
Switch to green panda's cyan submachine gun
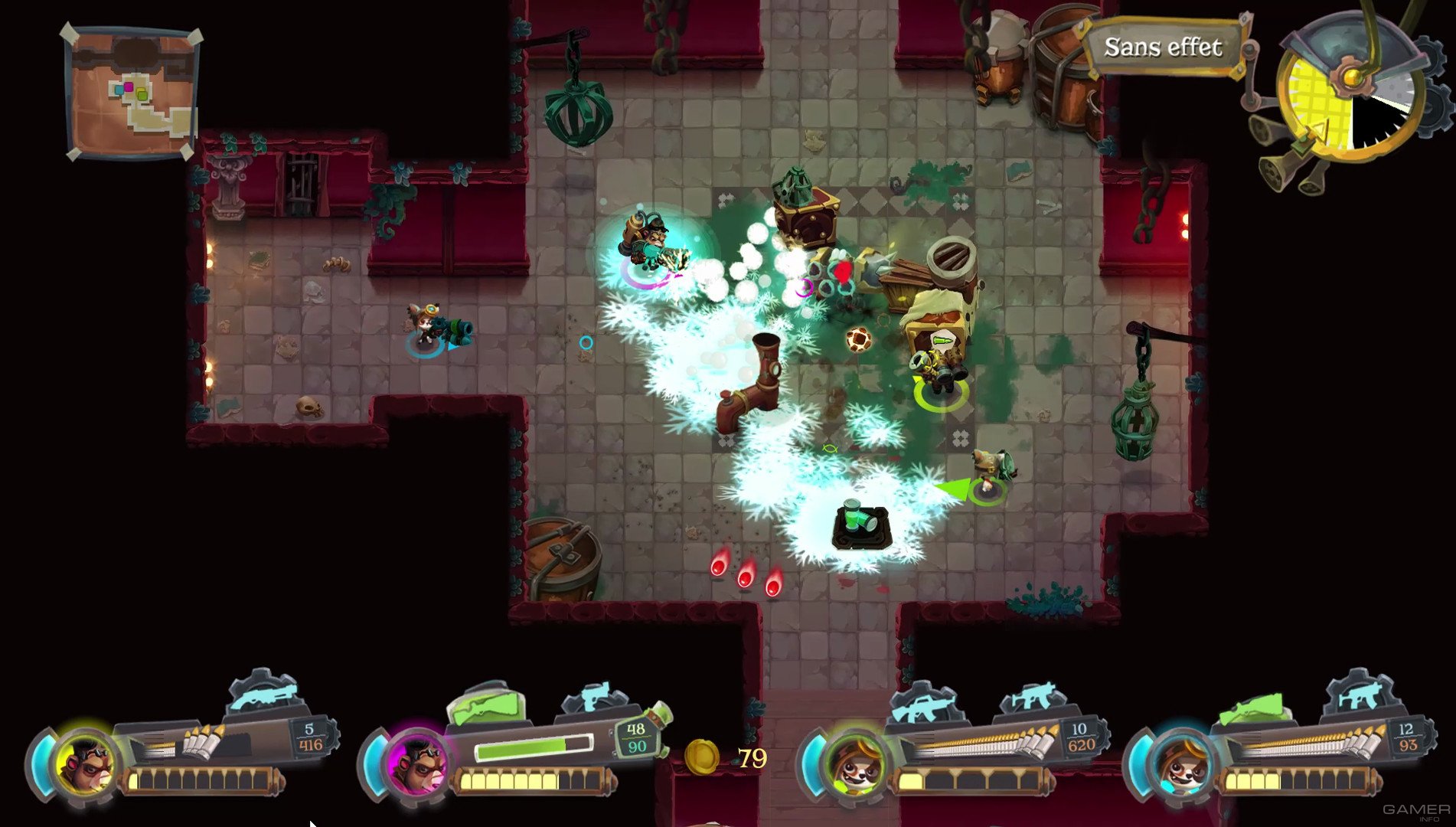click(1035, 698)
